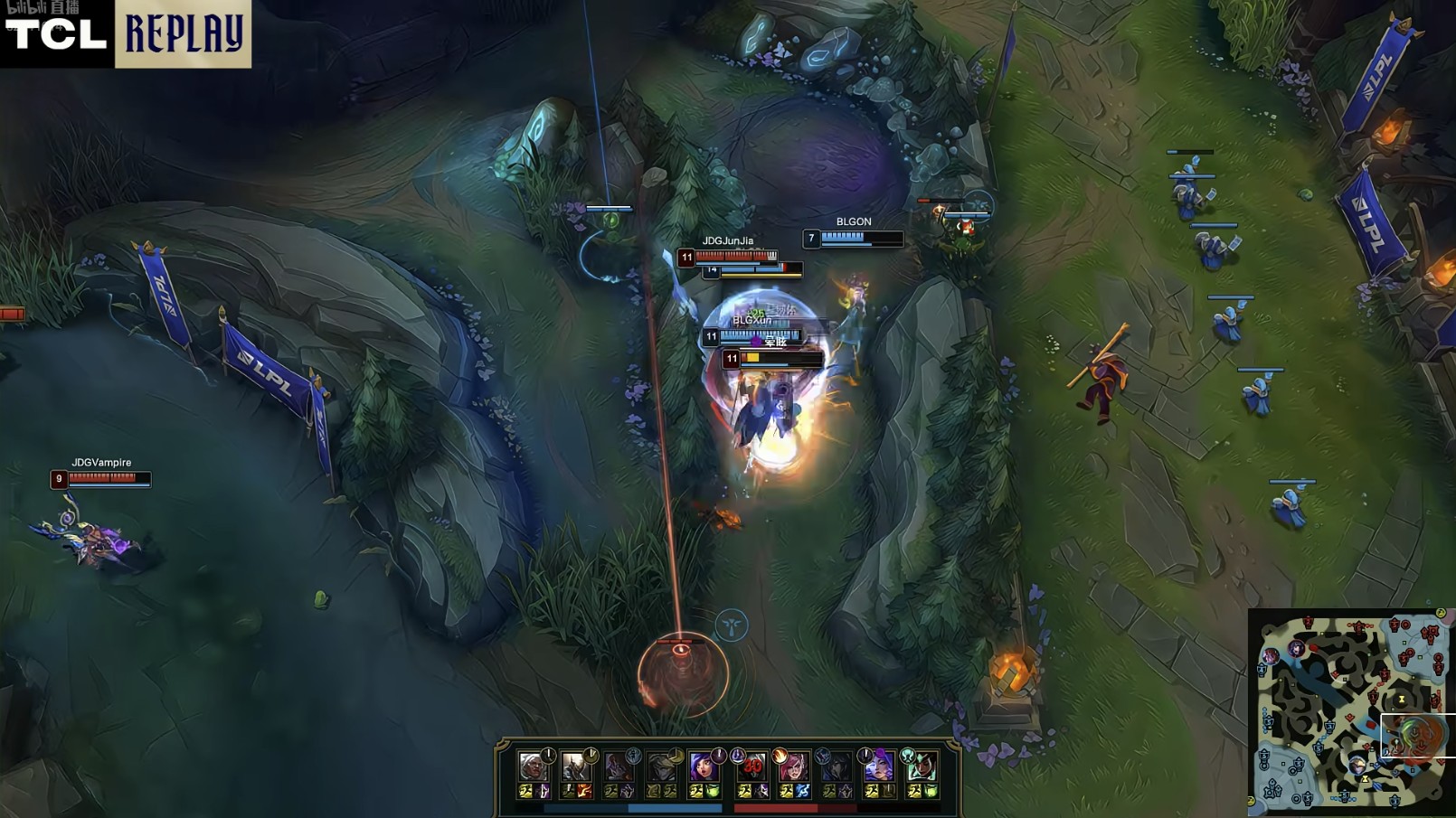Click the flame rune icon beside the pink-haired portrait
Viewport: 1456px width, 818px height.
tap(780, 755)
